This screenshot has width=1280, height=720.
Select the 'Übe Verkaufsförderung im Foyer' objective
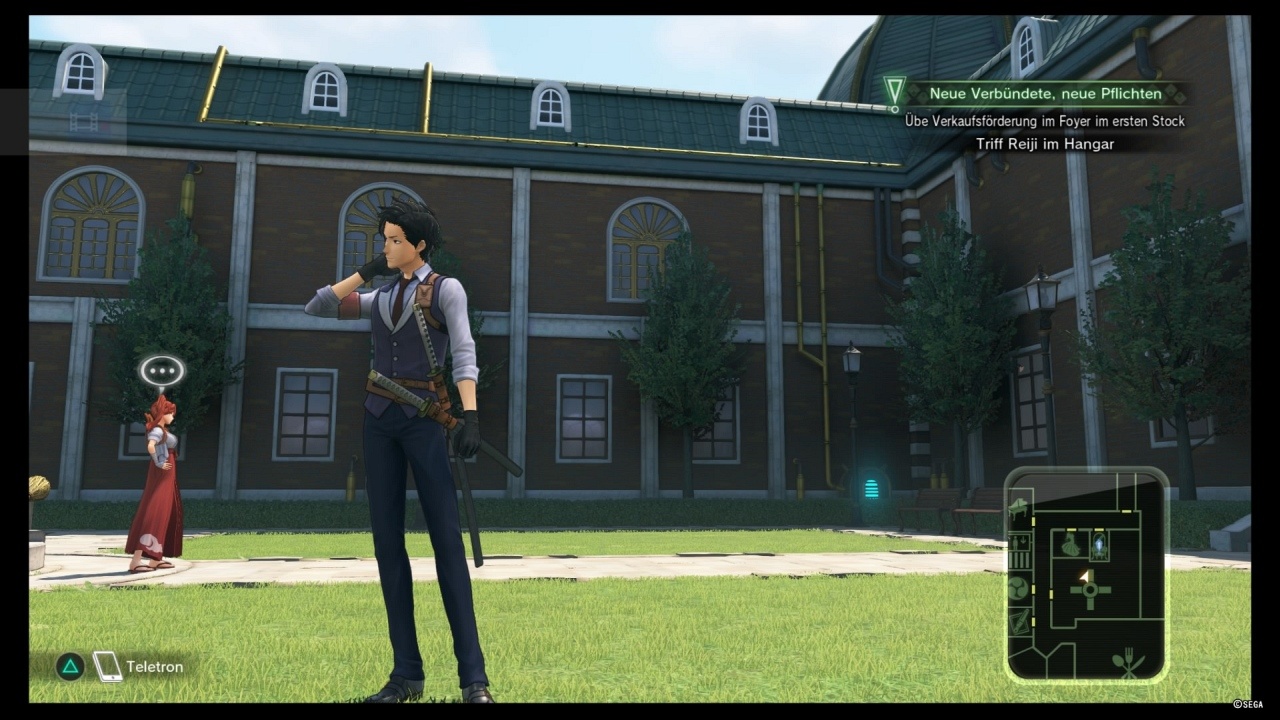tap(1045, 121)
